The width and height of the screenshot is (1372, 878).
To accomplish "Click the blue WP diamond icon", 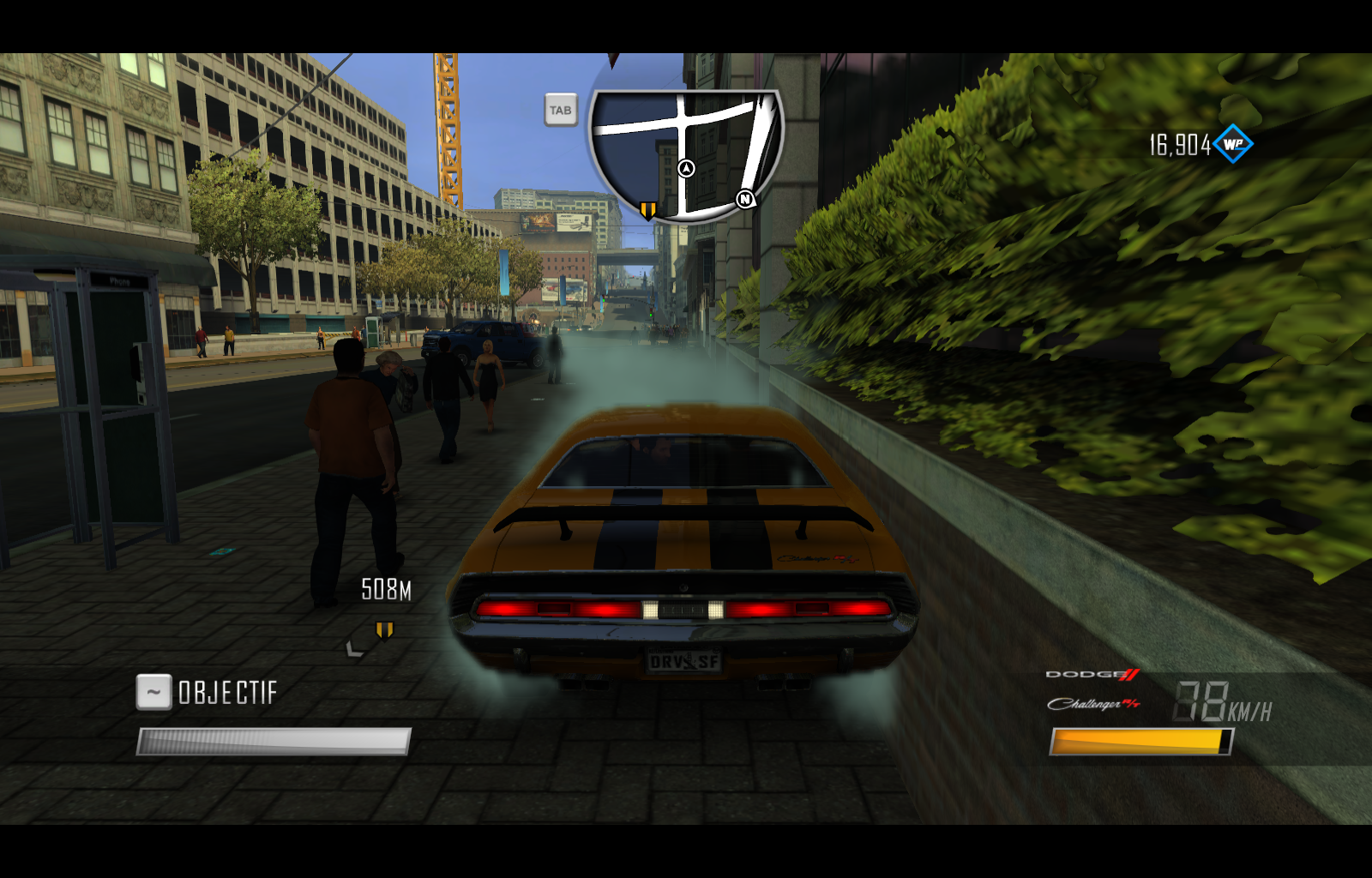I will point(1233,144).
